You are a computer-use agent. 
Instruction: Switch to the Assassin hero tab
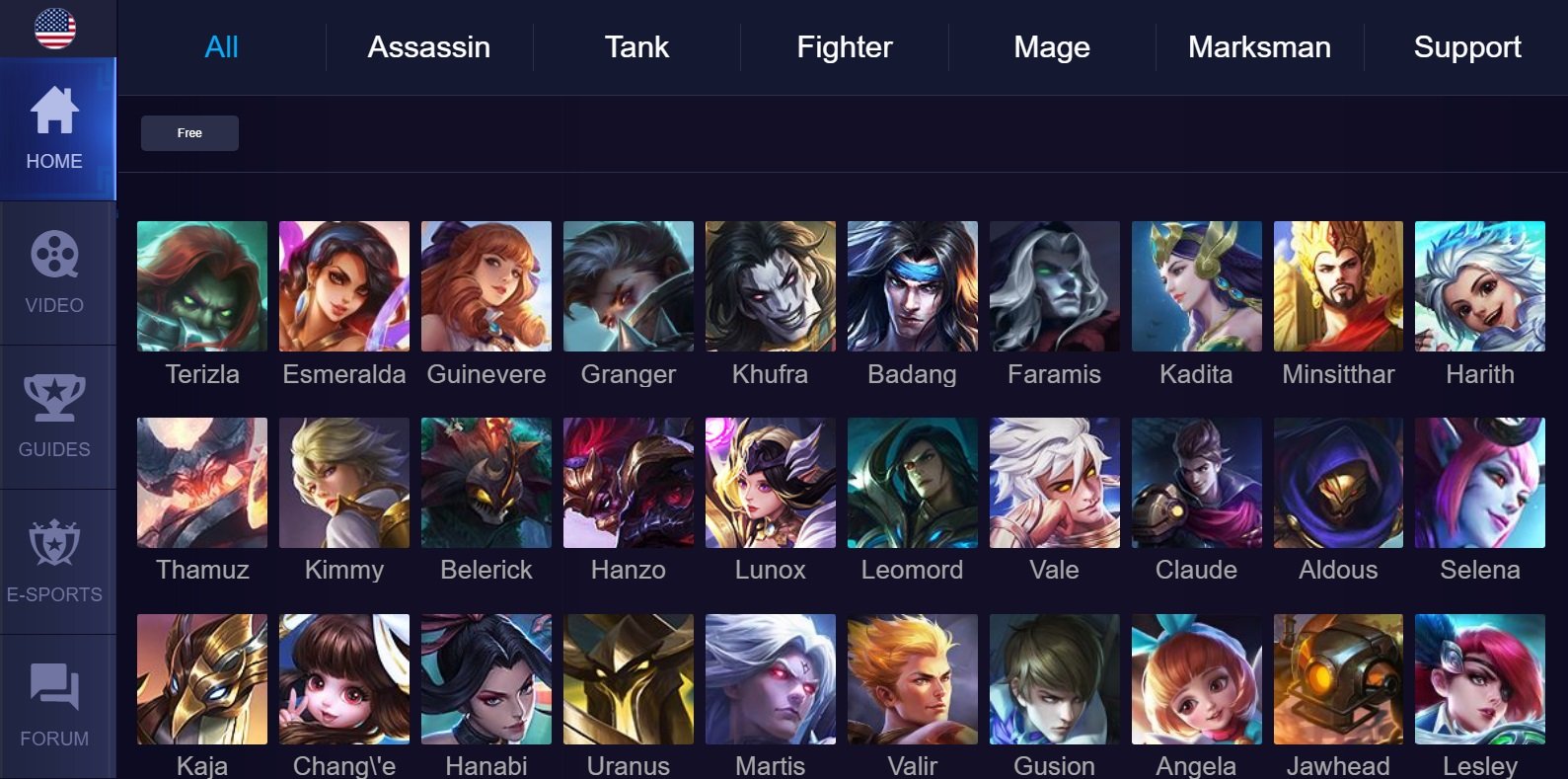(428, 47)
